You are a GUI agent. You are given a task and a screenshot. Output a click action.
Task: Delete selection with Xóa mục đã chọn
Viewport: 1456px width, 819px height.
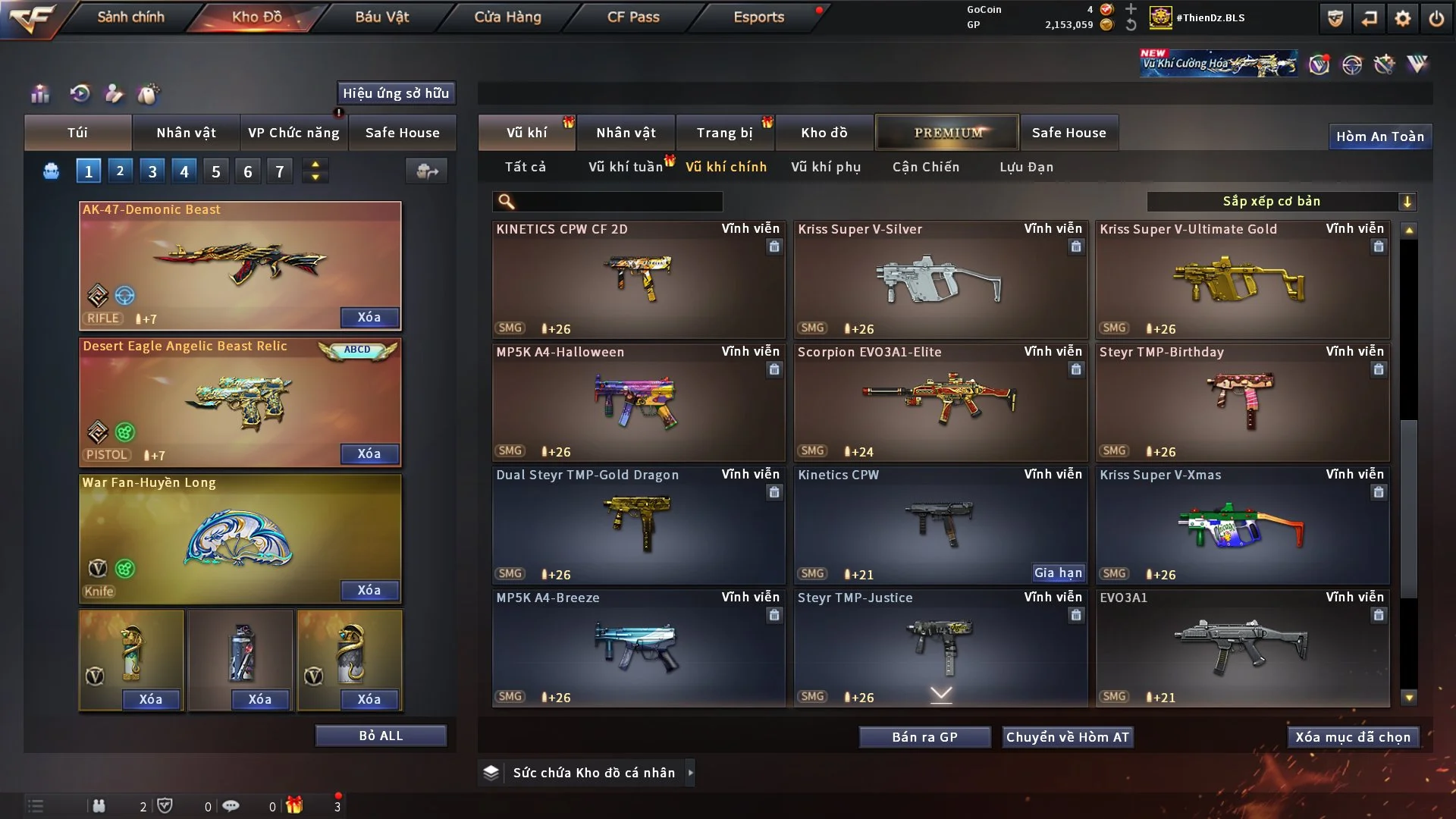[1353, 737]
